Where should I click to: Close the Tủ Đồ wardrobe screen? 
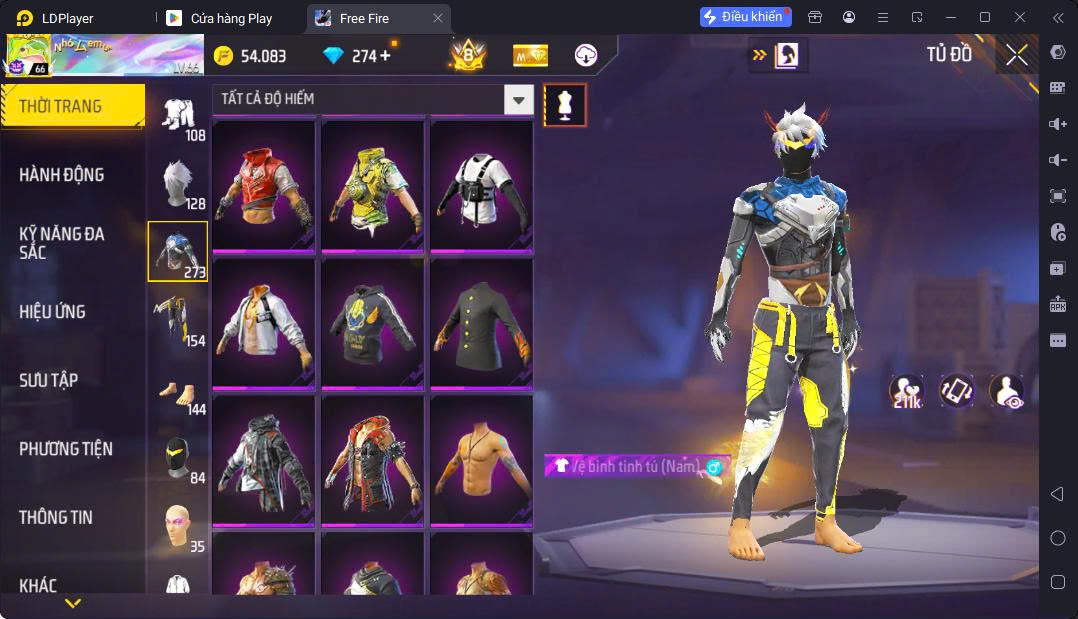[x=1016, y=56]
